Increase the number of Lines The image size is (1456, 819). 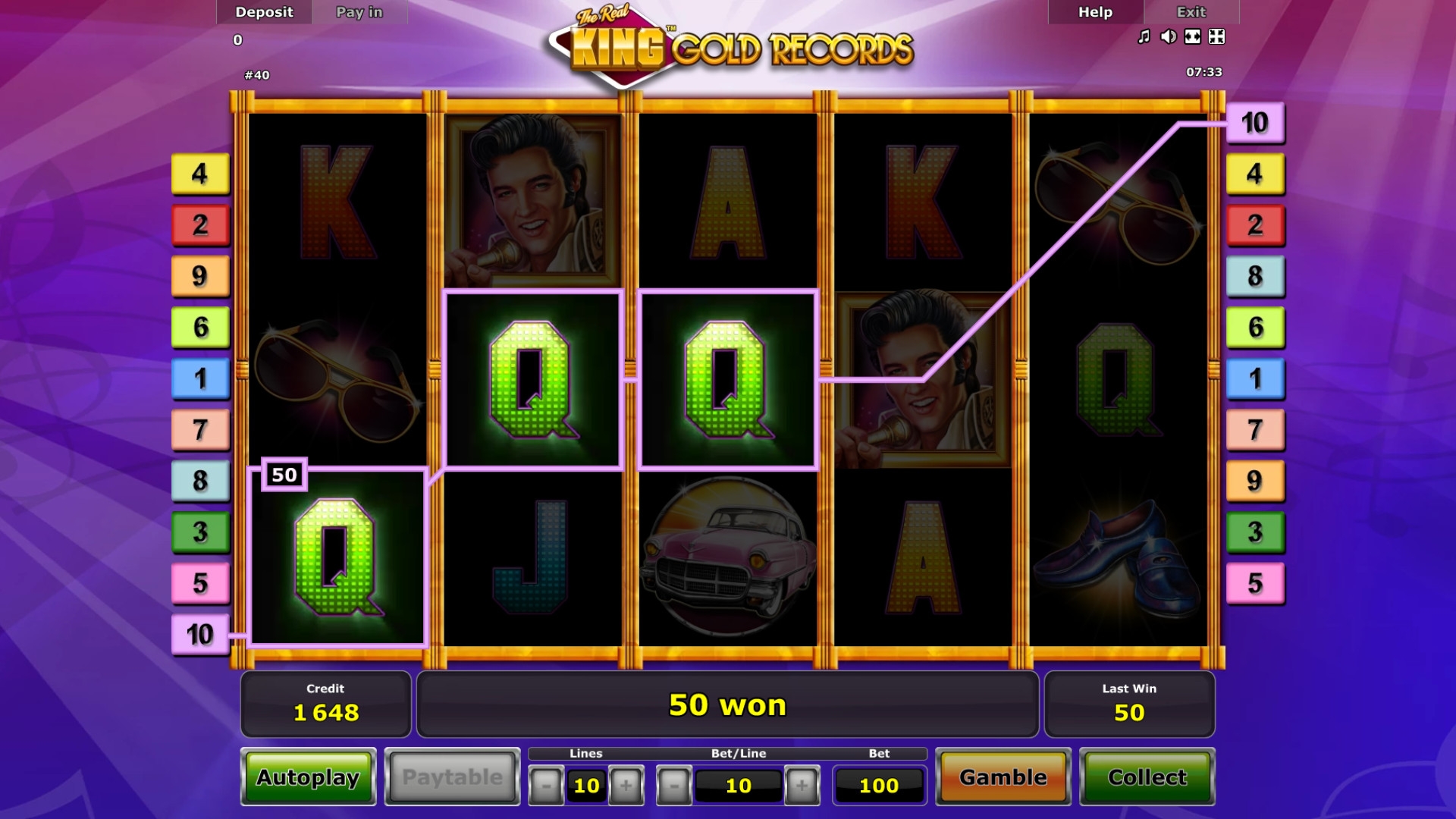click(626, 786)
